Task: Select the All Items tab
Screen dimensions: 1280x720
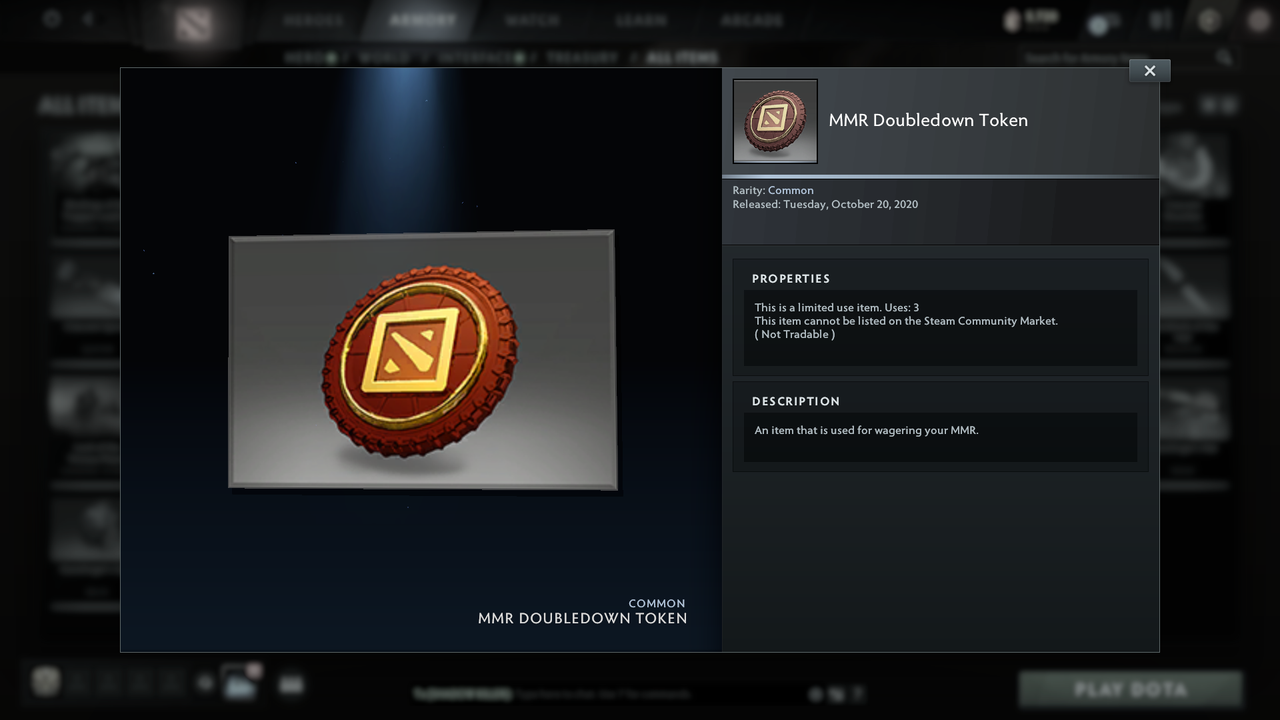Action: pos(680,57)
